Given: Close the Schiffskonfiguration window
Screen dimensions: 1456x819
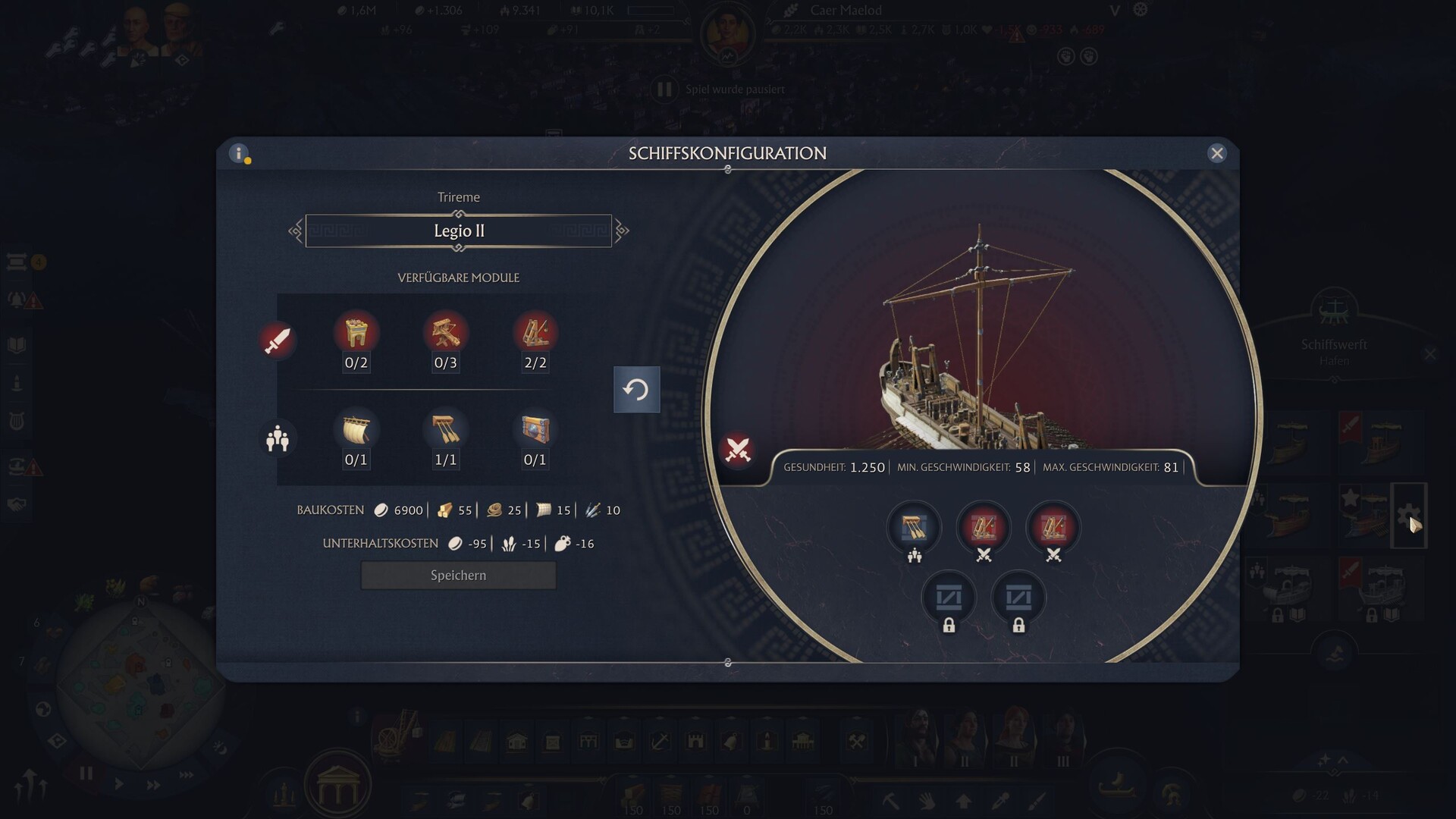Looking at the screenshot, I should click(1216, 153).
